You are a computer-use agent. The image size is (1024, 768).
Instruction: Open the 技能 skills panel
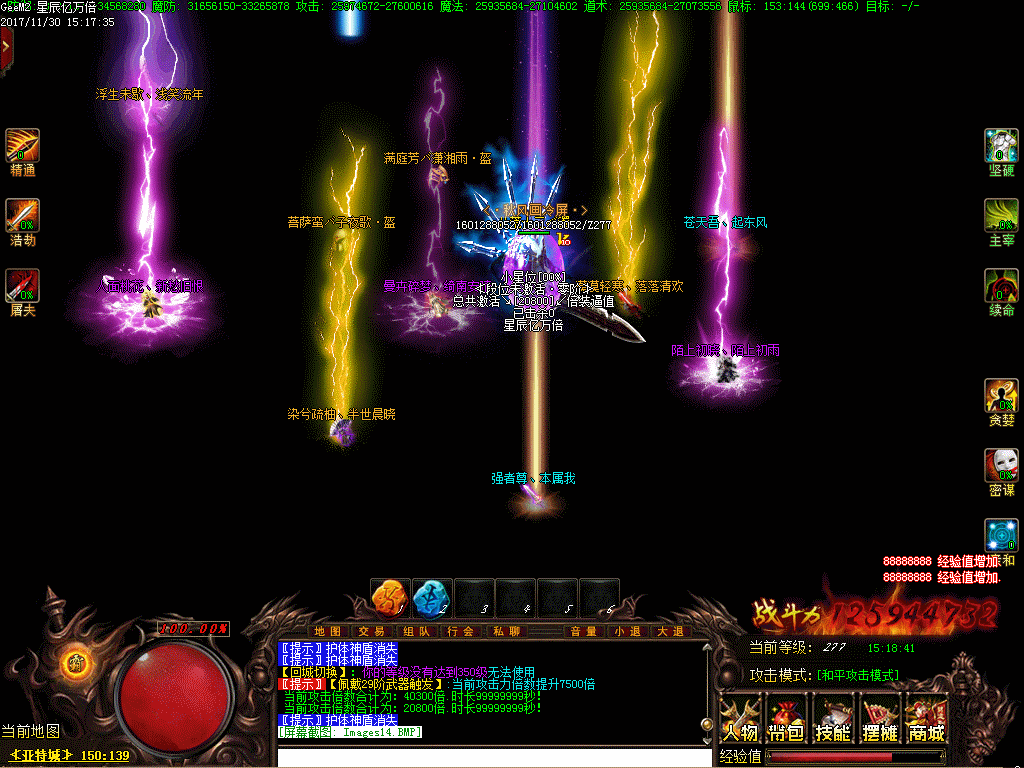833,721
